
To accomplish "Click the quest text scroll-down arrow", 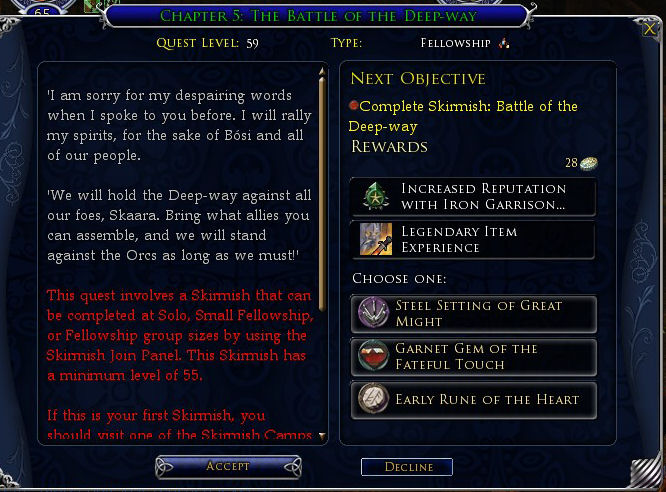I will pos(322,436).
